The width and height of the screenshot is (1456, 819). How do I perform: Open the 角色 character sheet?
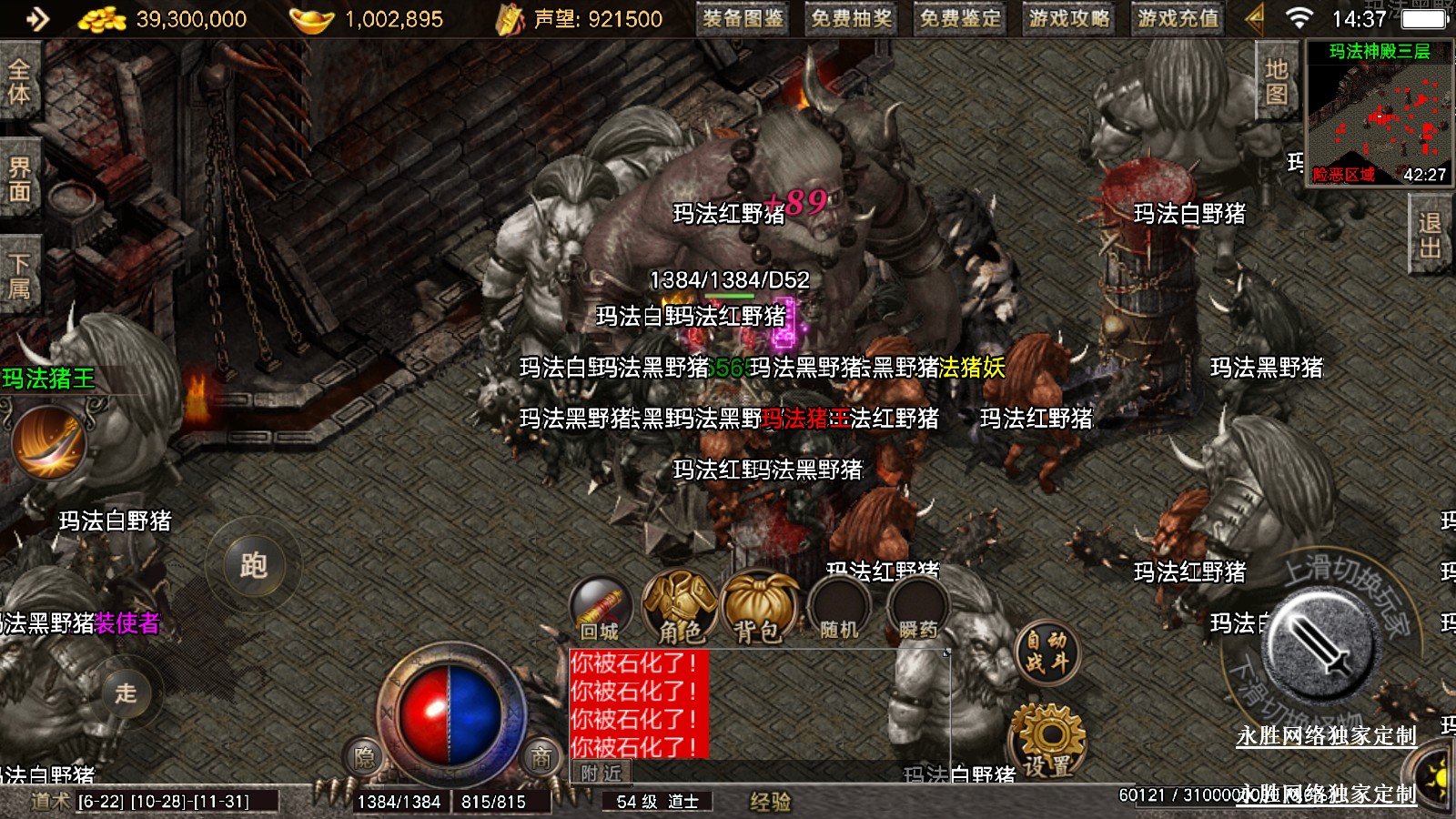680,610
